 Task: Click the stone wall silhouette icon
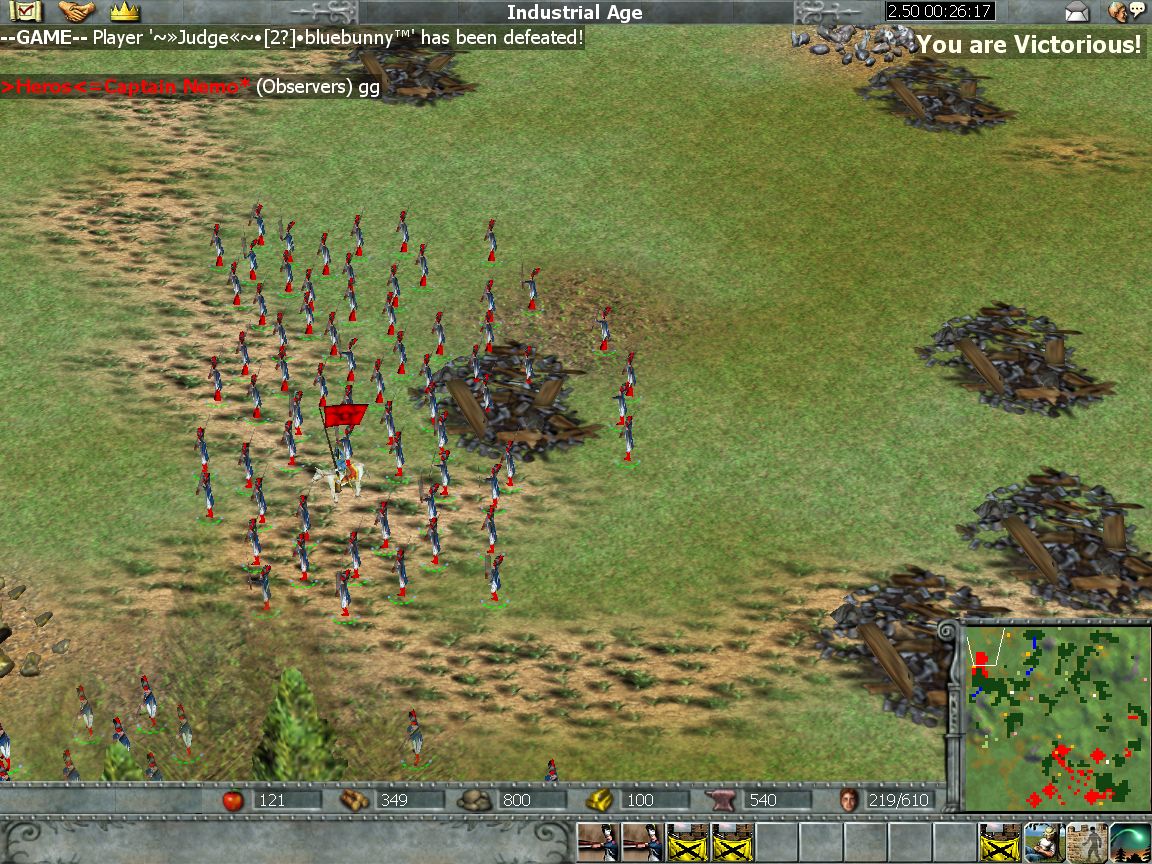[1087, 843]
